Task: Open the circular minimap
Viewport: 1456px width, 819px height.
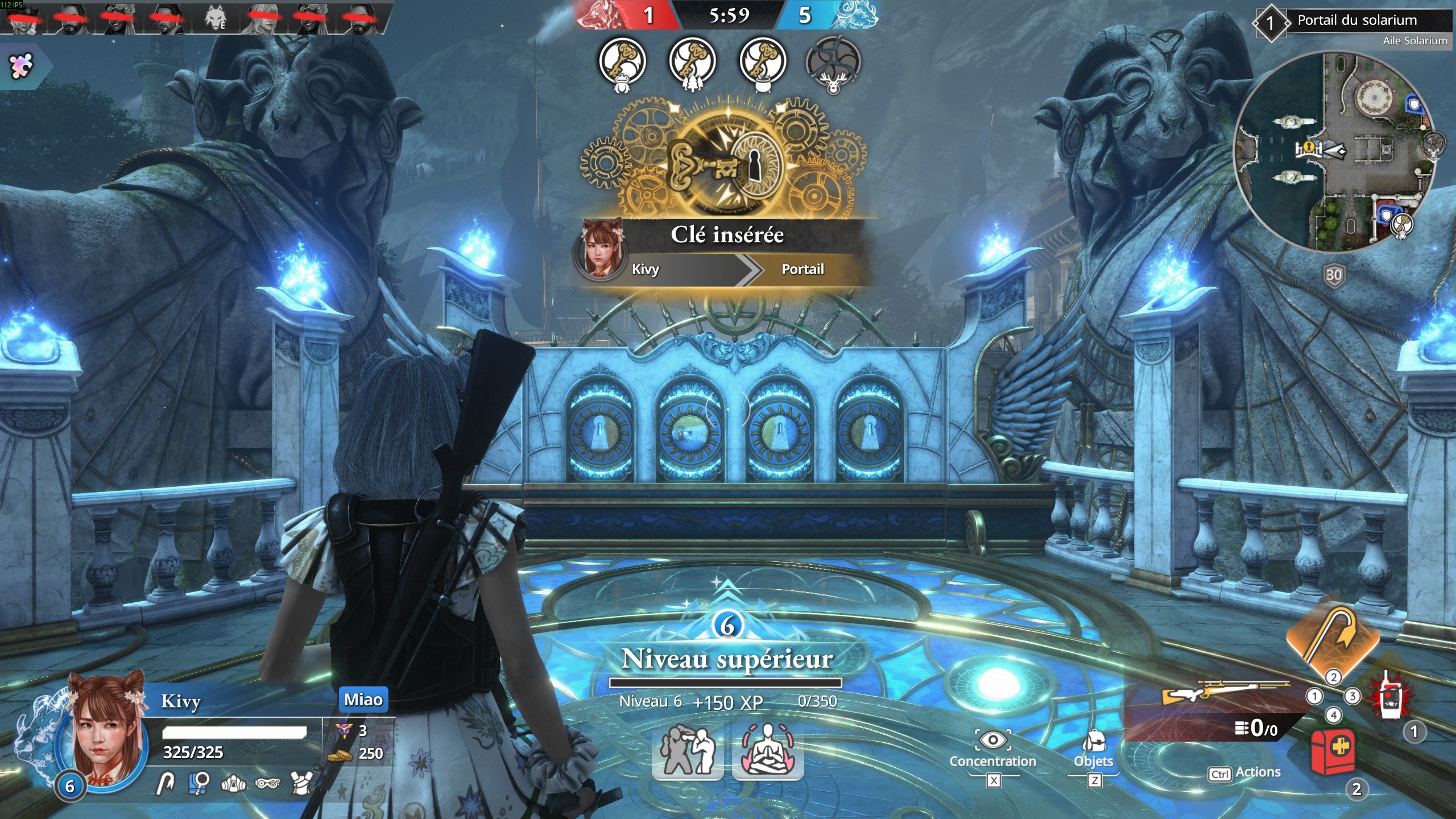Action: click(x=1333, y=151)
